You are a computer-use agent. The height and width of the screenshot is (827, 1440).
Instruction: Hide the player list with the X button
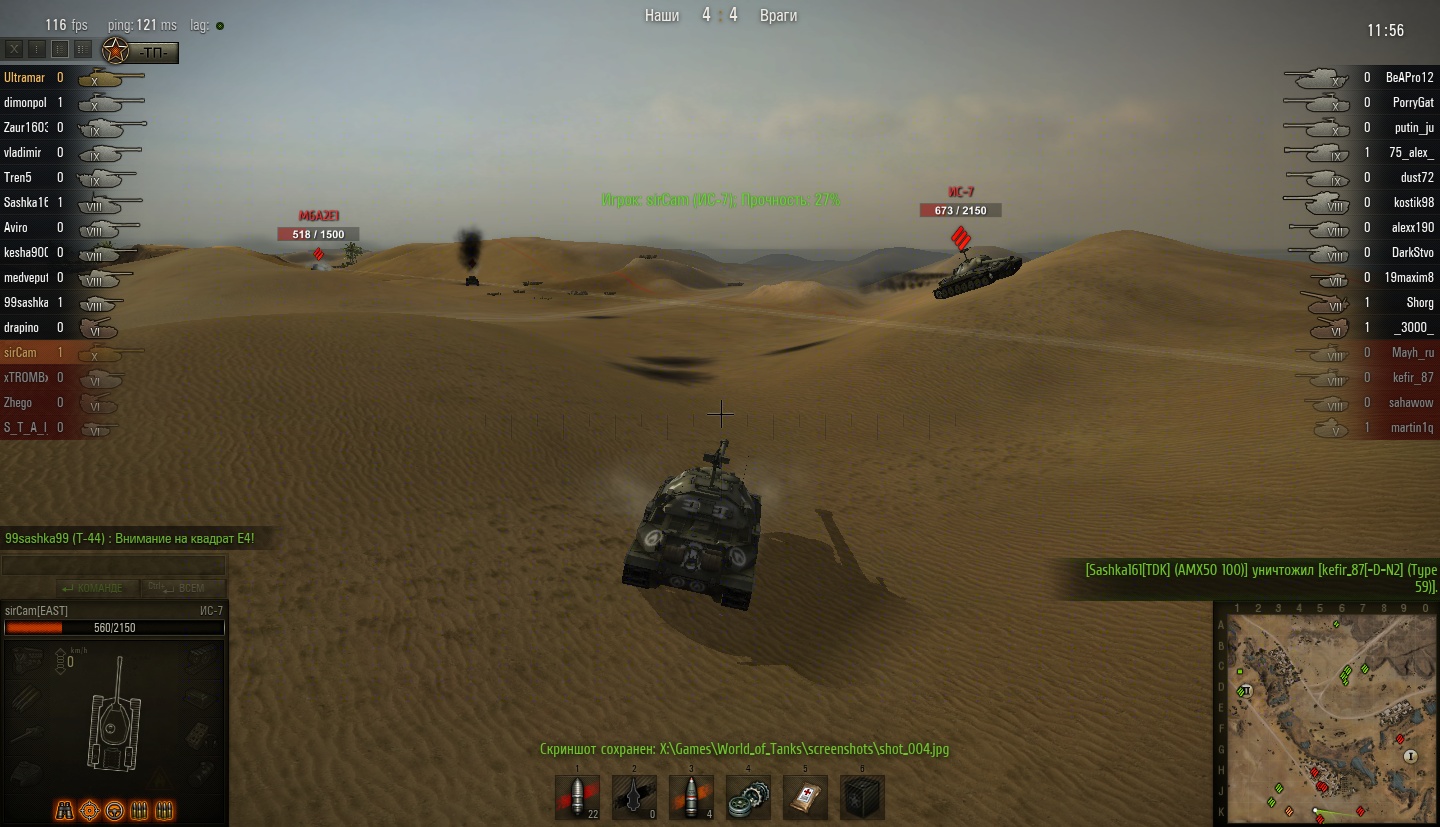click(15, 48)
